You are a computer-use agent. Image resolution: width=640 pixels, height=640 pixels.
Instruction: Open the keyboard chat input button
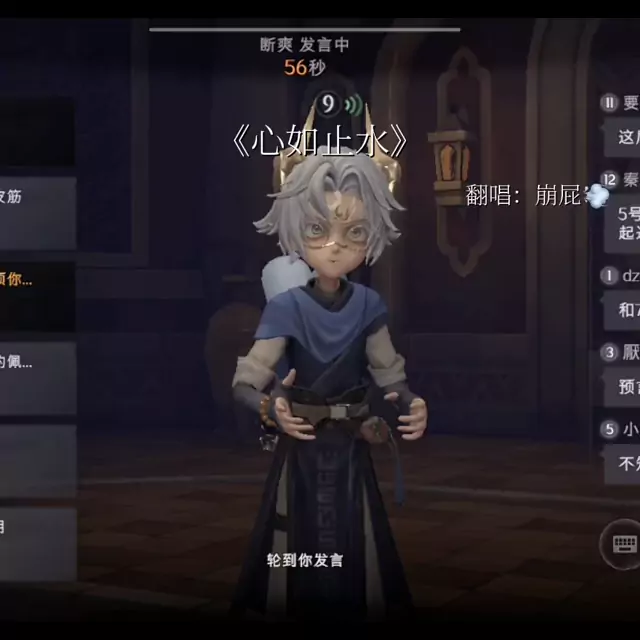(624, 545)
